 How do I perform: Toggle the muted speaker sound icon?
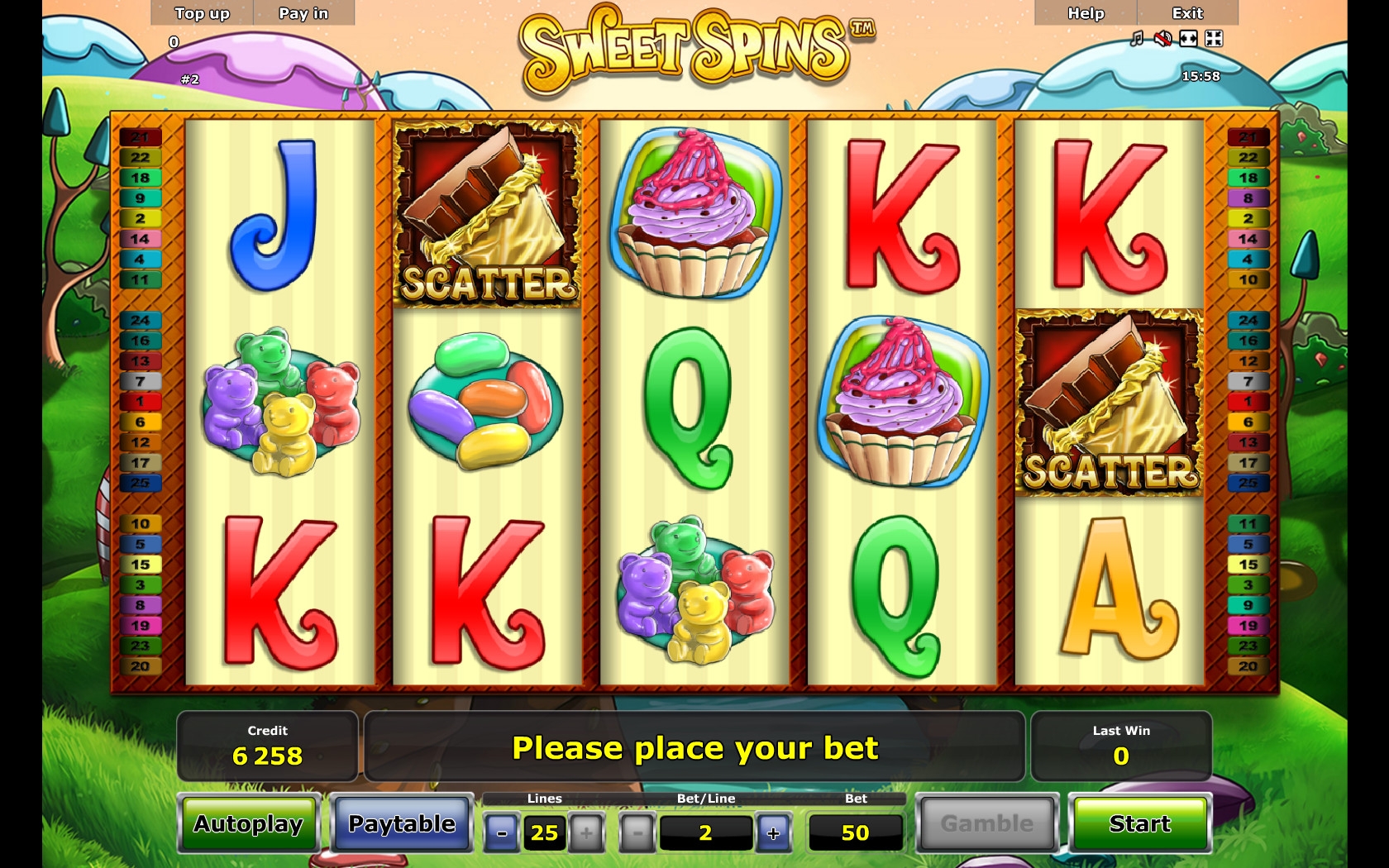1162,39
